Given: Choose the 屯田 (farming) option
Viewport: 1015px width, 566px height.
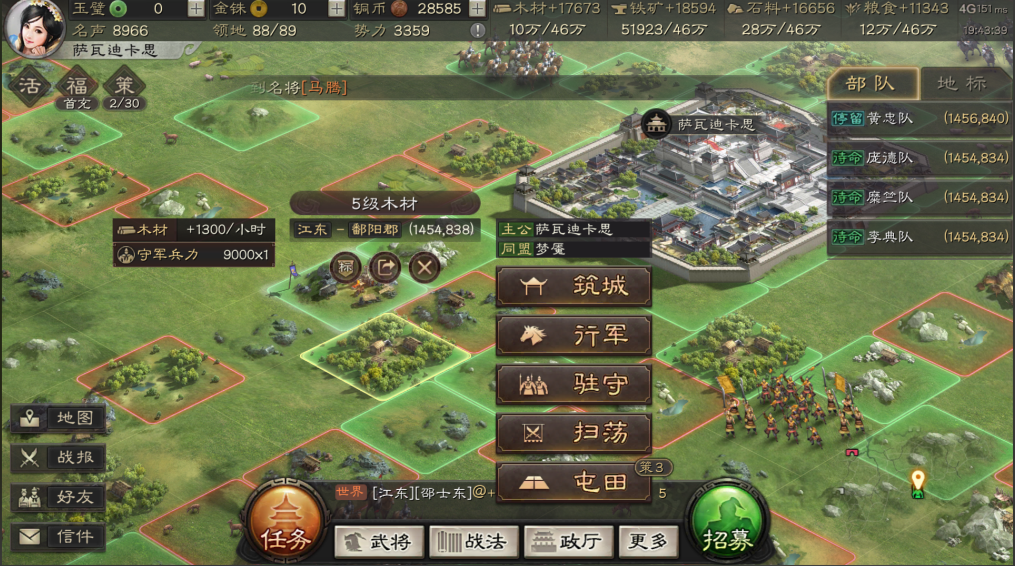Looking at the screenshot, I should click(x=574, y=482).
